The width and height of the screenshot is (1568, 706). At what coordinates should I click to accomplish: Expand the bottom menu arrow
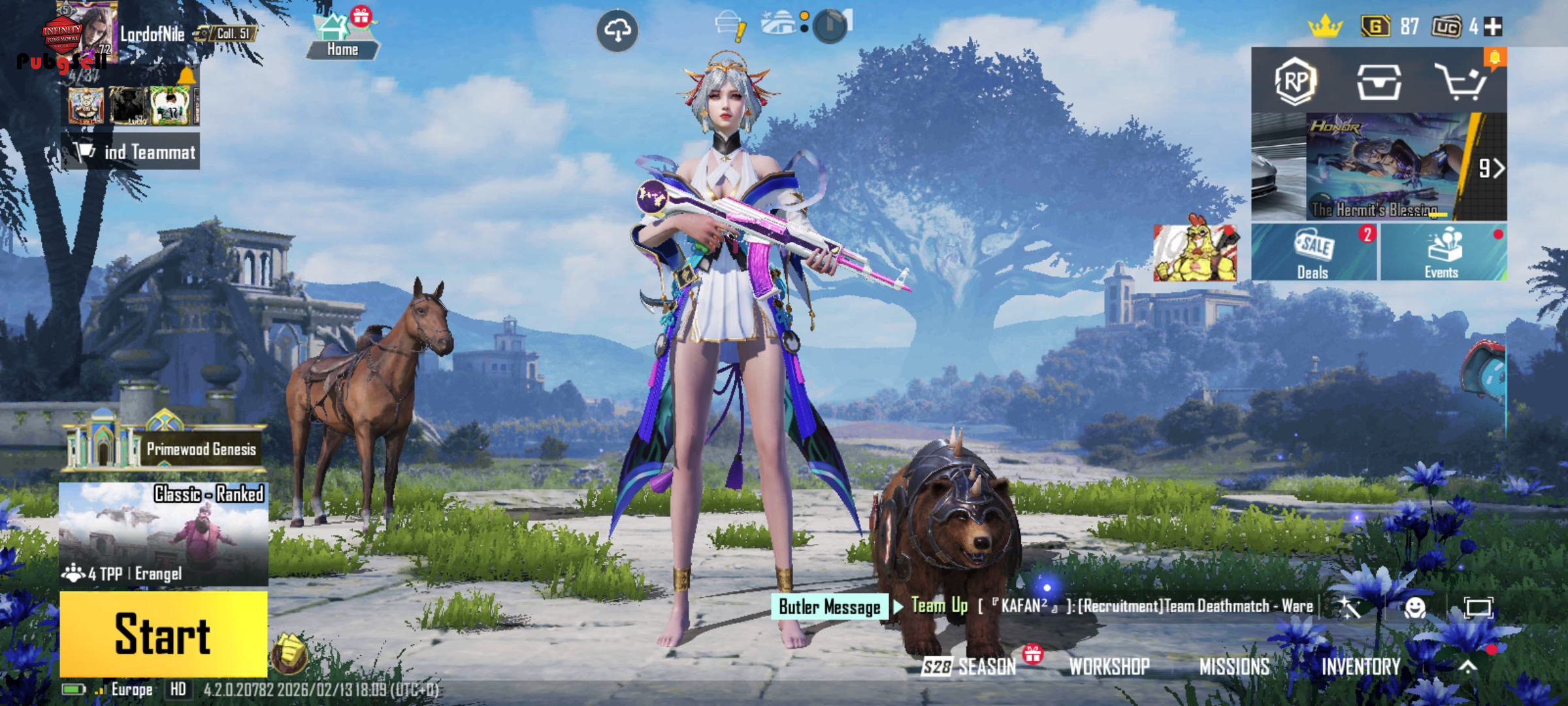1468,666
